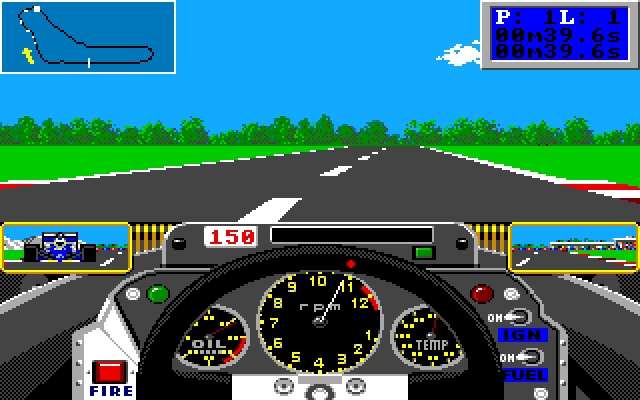
Task: Hit the red FIRE extinguisher button
Action: [x=108, y=374]
